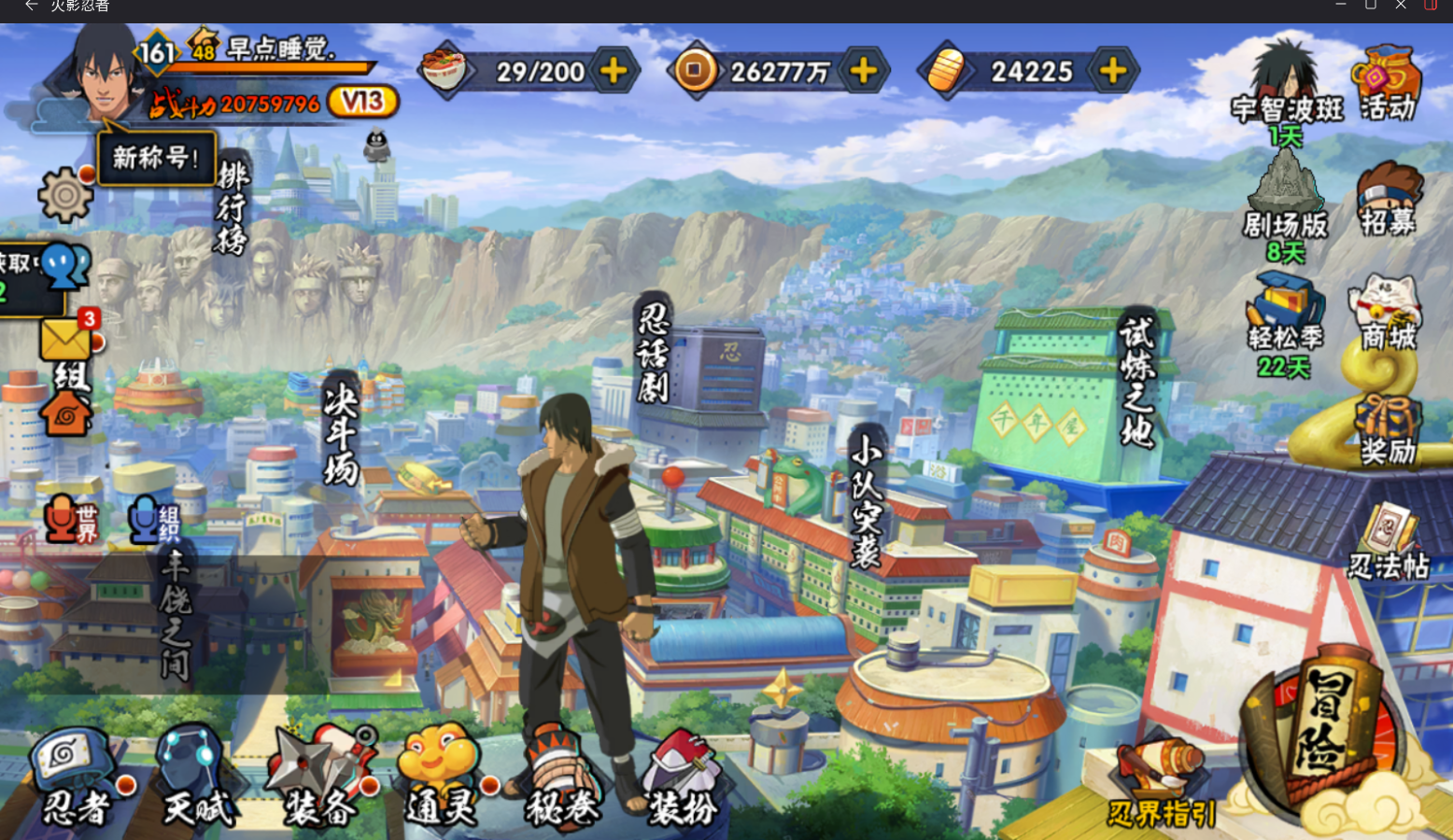Open the 装扮 costume menu
1453x840 pixels.
point(684,779)
